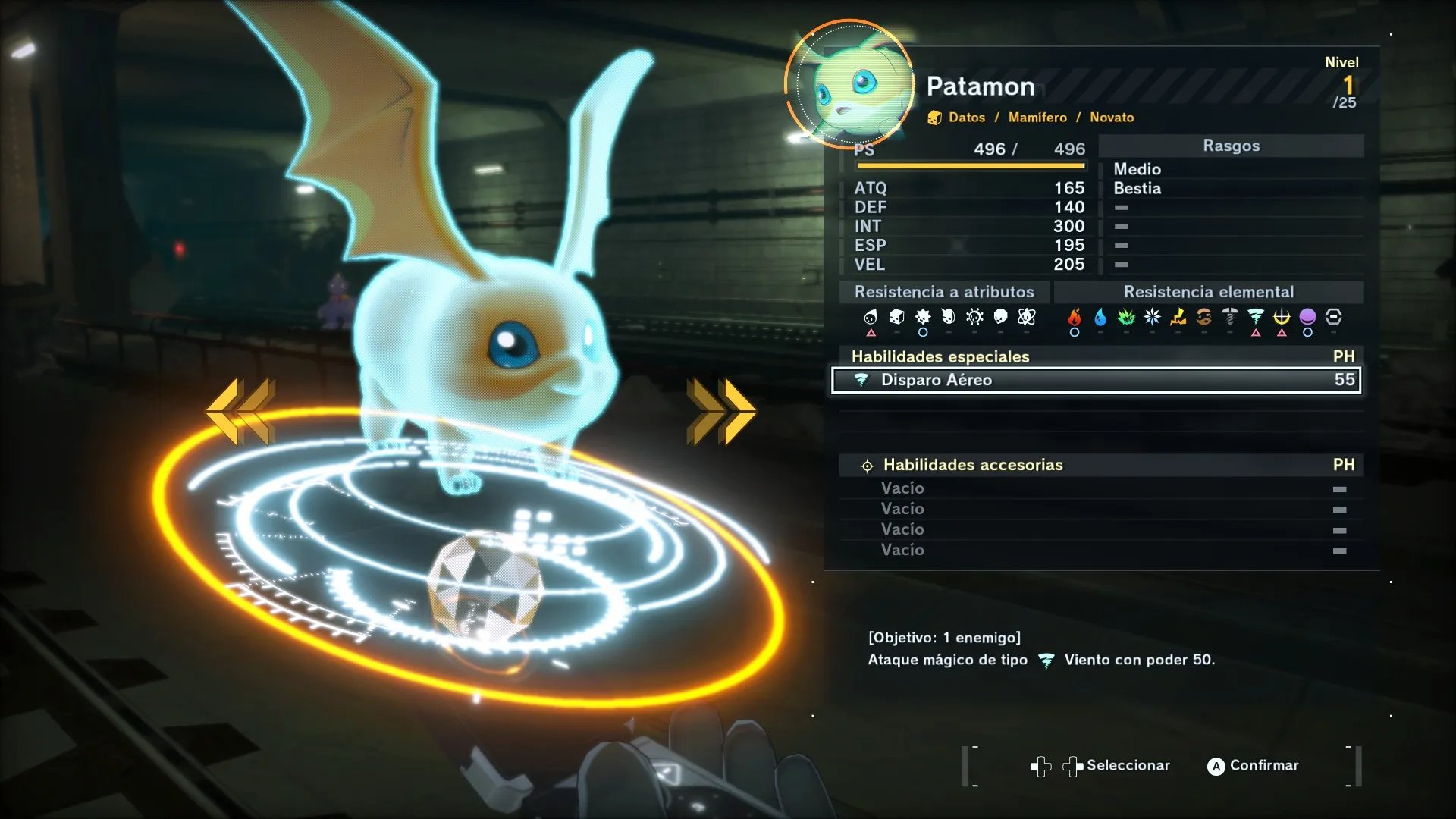
Task: Switch to the previous Digimon with left arrows
Action: click(240, 411)
